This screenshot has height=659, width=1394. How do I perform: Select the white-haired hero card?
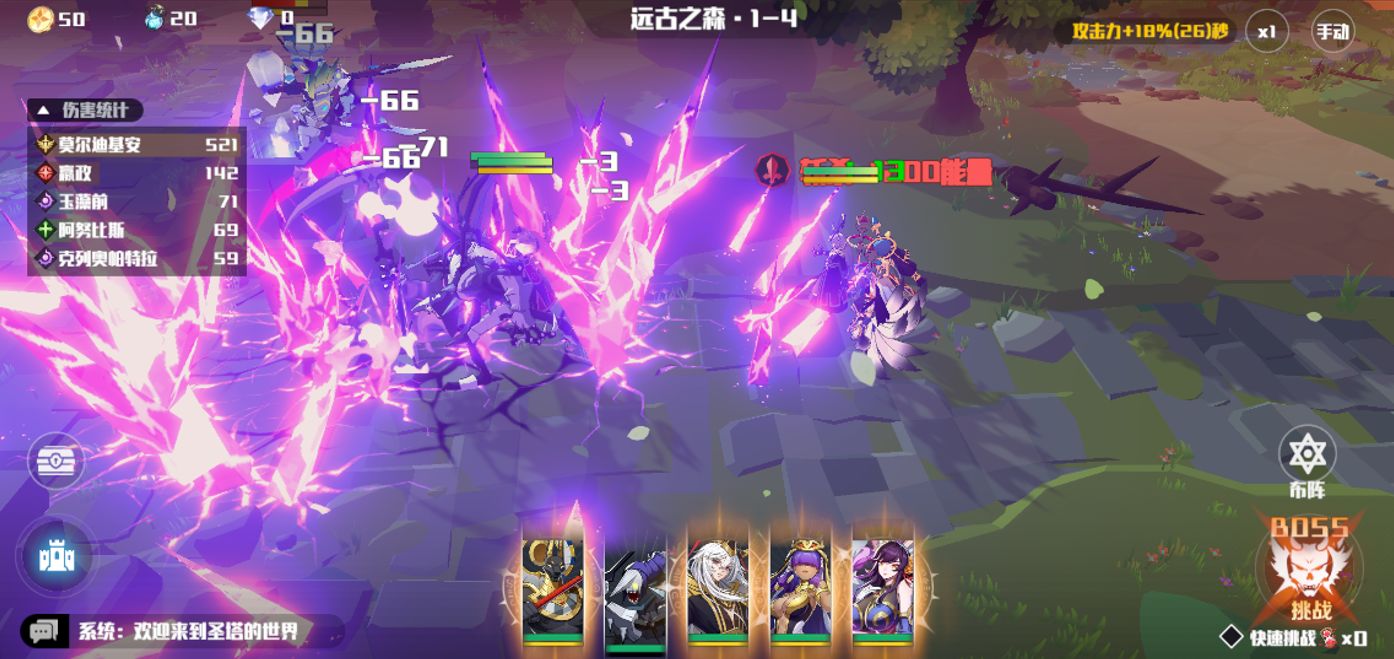coord(717,590)
